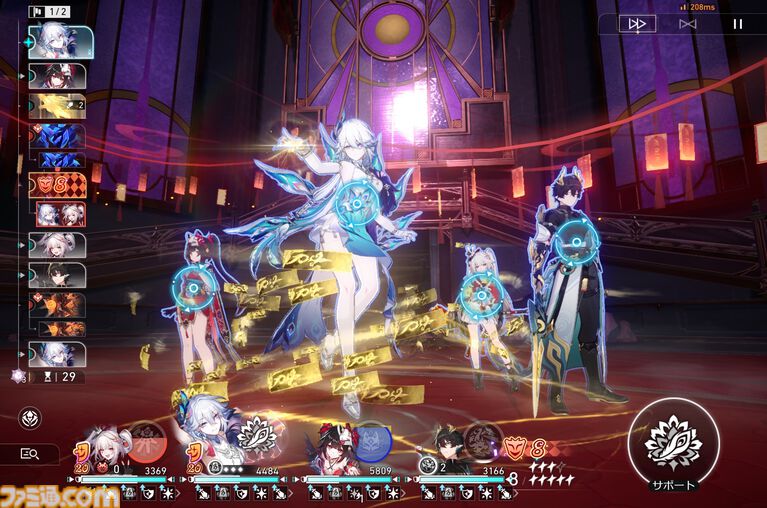This screenshot has height=508, width=767.
Task: Toggle the auto-battle button
Action: (687, 24)
